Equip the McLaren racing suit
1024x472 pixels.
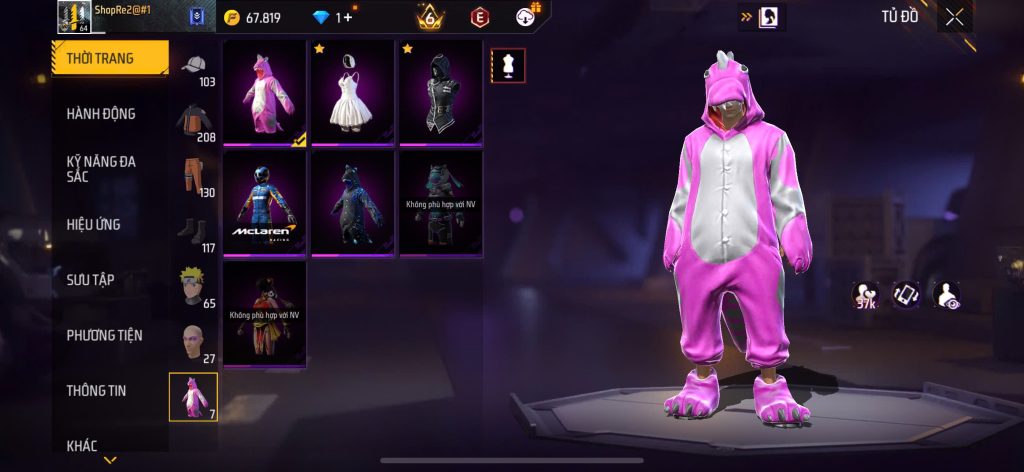[x=264, y=202]
